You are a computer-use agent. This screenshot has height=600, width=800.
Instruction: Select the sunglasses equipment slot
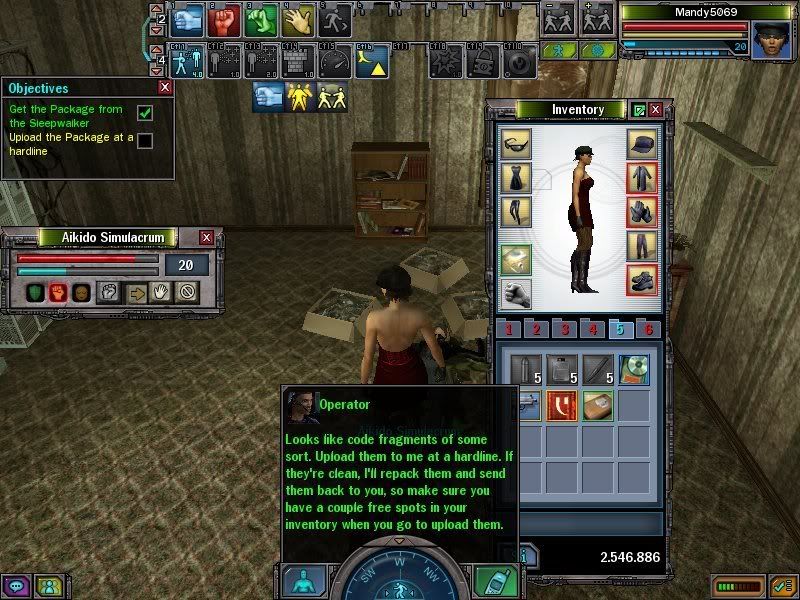(x=516, y=143)
